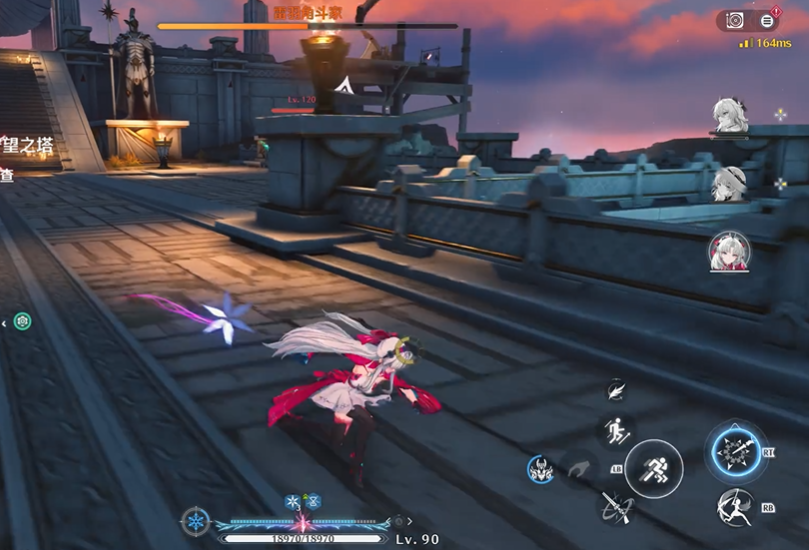Screen dimensions: 809x550
Task: Open the camera snapshot mode
Action: click(735, 20)
